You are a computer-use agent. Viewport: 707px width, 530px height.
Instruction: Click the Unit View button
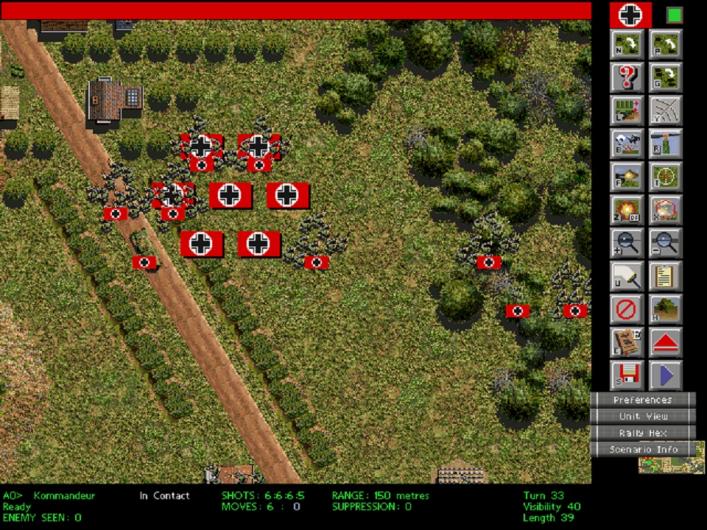[x=642, y=416]
